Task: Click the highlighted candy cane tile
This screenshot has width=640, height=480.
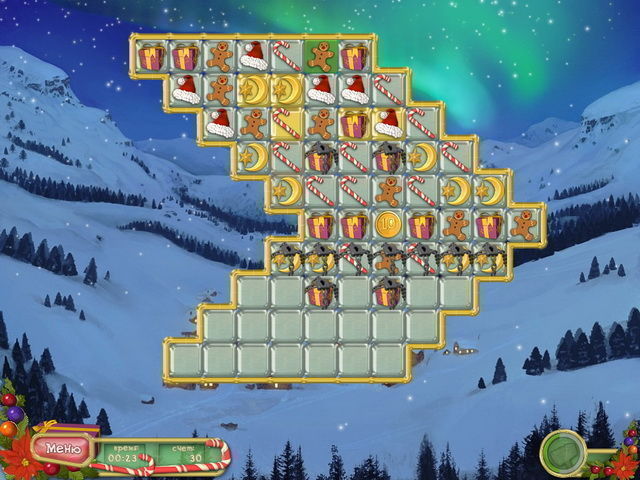Action: click(287, 123)
